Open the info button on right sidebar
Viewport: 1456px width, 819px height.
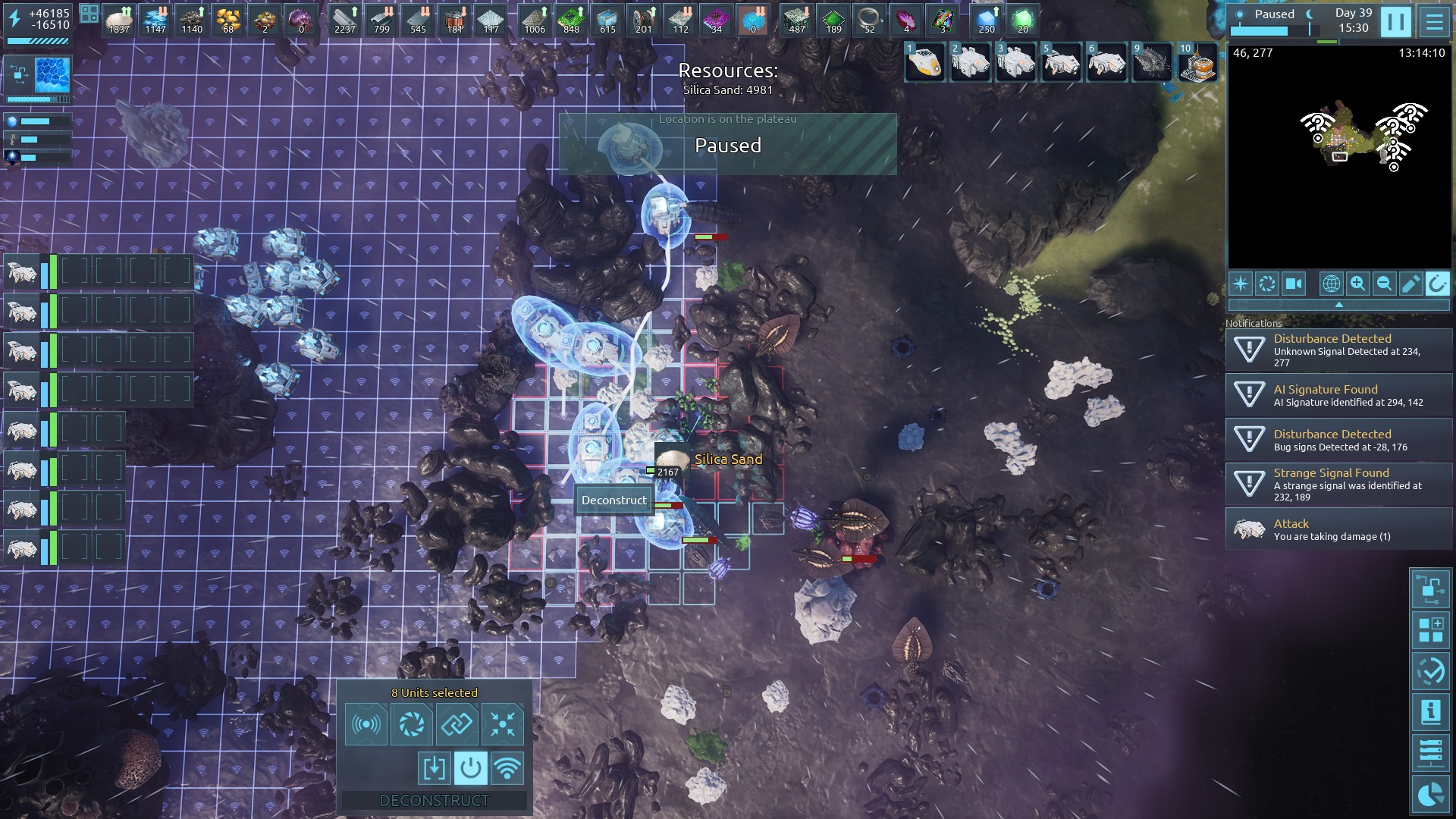[1430, 712]
